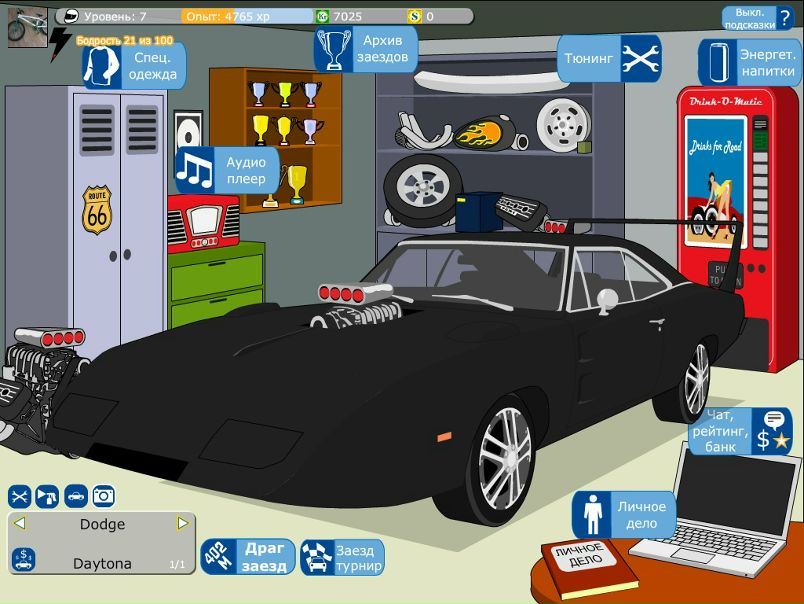804x604 pixels.
Task: Enter the Заезд турнир tournament race
Action: coord(342,557)
